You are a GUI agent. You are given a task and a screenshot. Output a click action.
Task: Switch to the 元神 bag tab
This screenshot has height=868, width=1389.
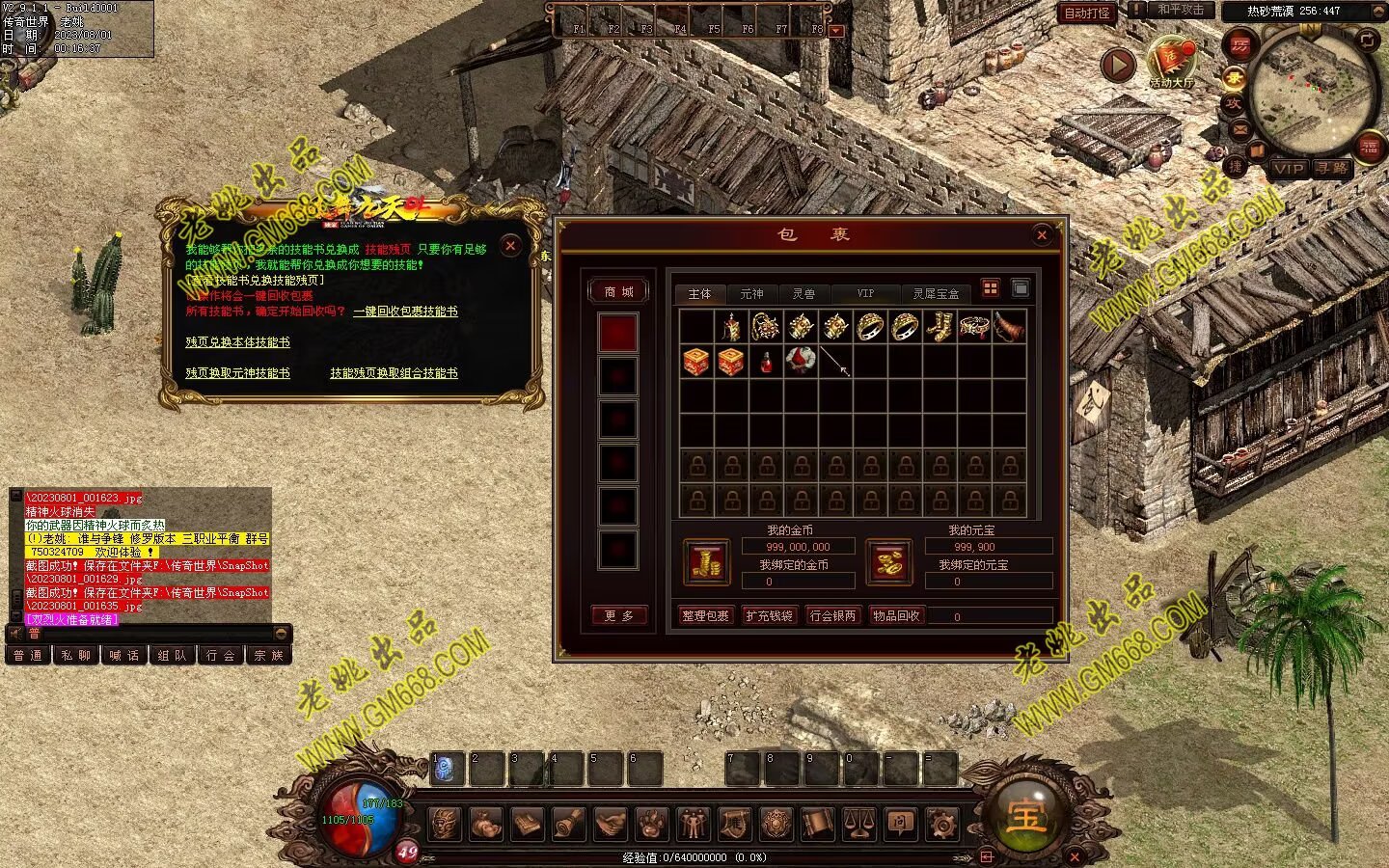[x=751, y=293]
